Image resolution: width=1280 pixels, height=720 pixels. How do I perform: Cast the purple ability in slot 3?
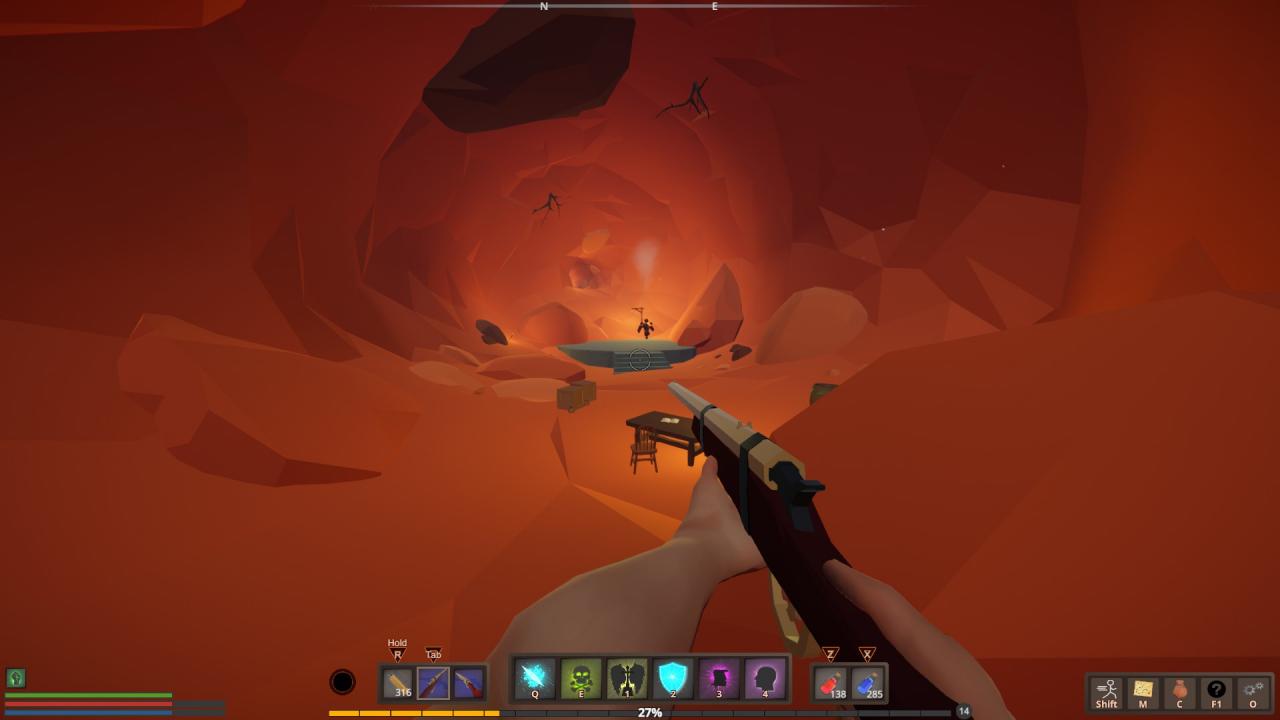click(x=719, y=679)
